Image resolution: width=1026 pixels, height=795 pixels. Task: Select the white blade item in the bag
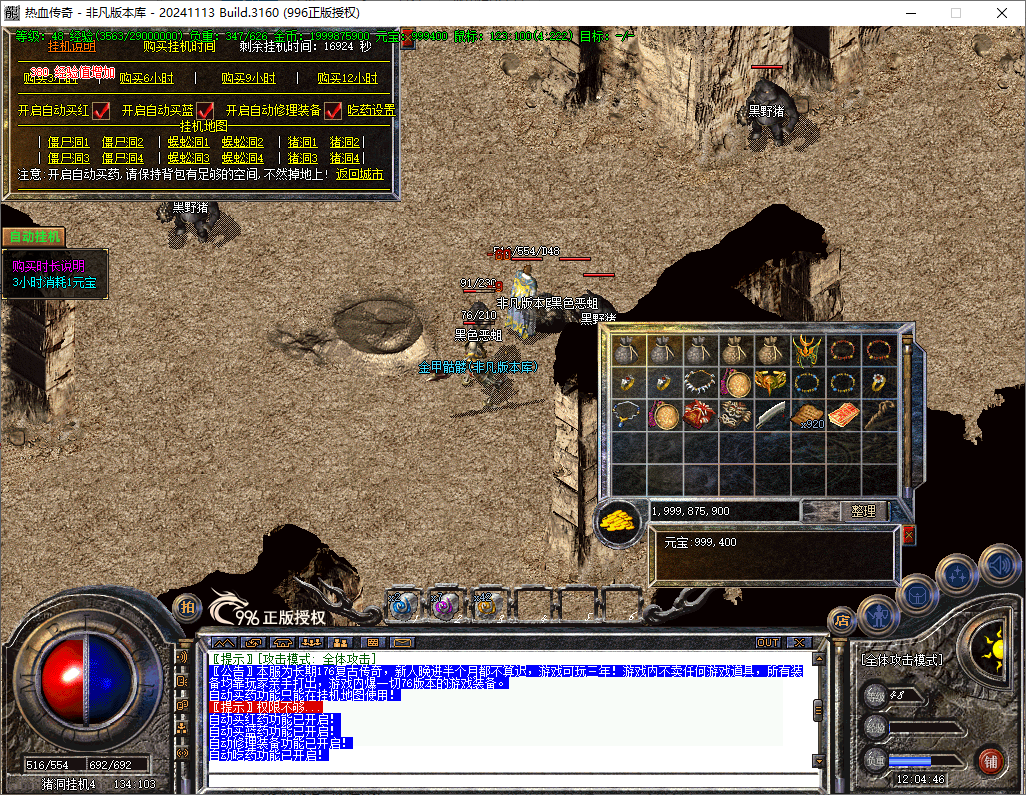tap(771, 414)
